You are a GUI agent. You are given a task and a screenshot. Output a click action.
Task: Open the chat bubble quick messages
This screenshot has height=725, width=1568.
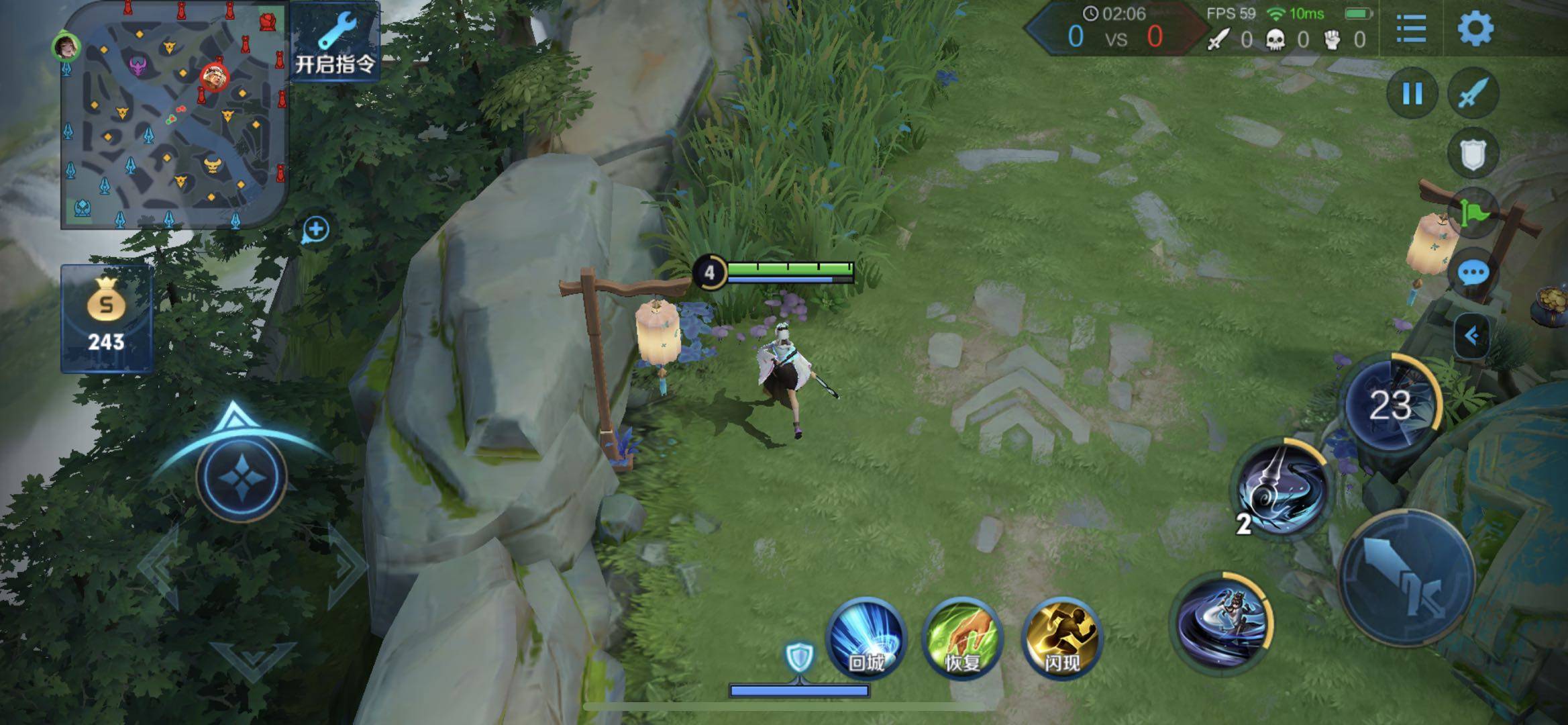pyautogui.click(x=1473, y=273)
